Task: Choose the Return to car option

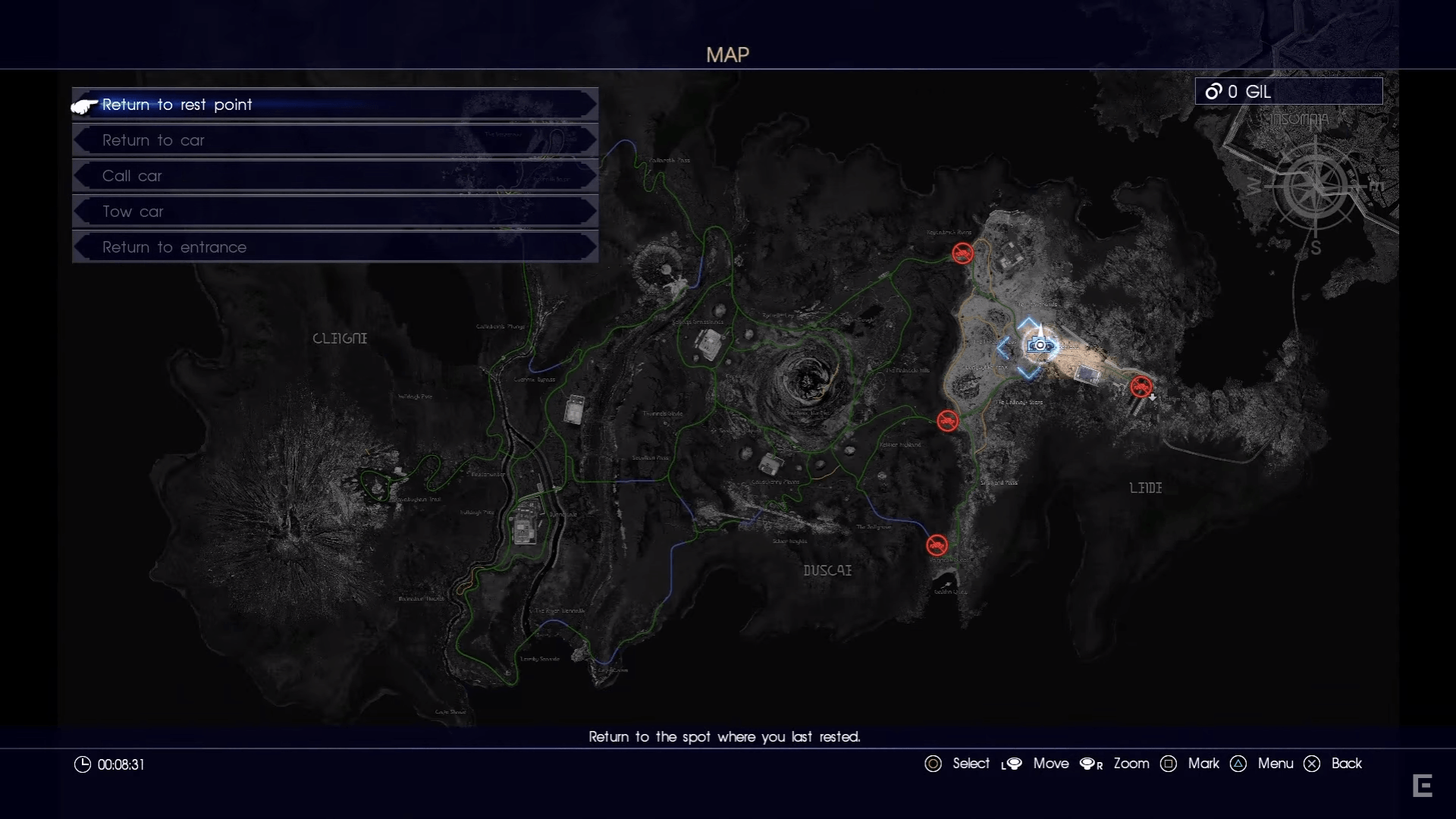Action: point(334,140)
